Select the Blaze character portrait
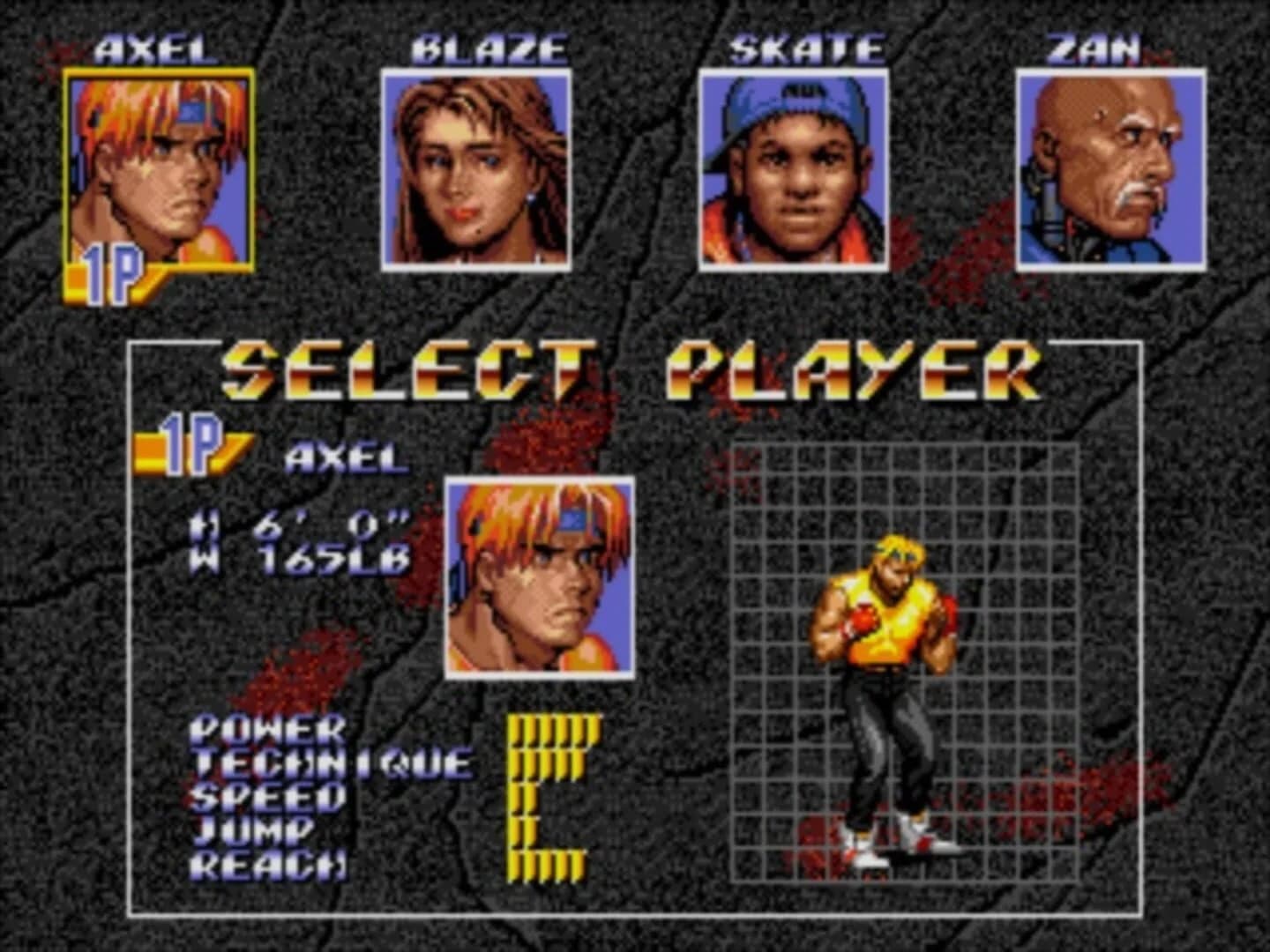The image size is (1270, 952). tap(467, 172)
